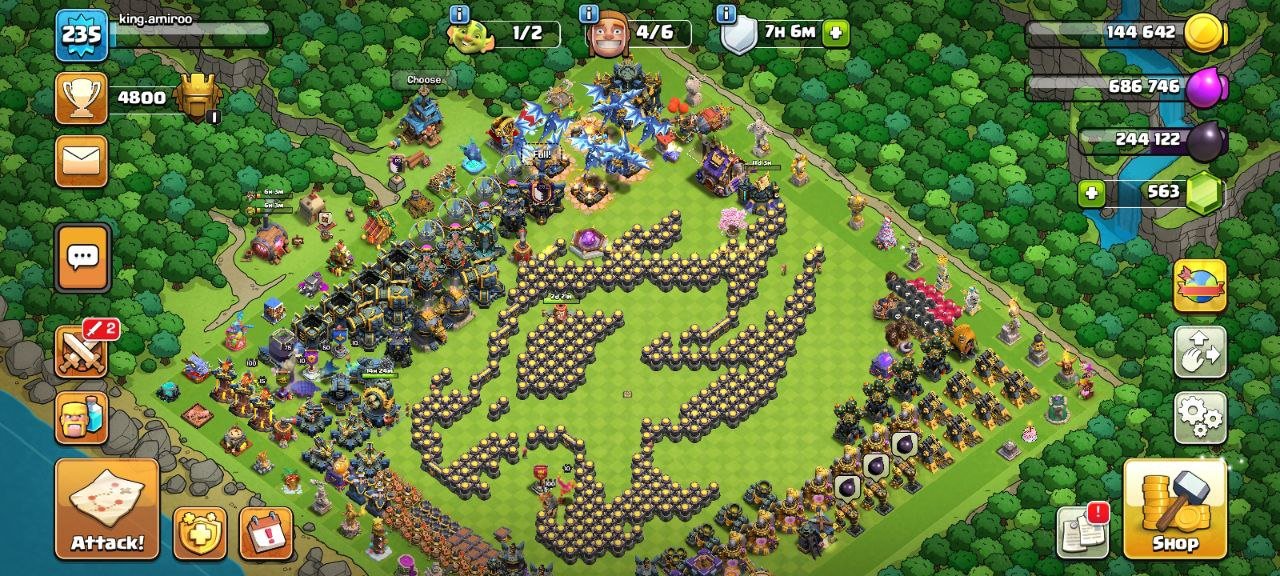The image size is (1280, 576).
Task: Open the globe event icon
Action: pyautogui.click(x=1199, y=286)
